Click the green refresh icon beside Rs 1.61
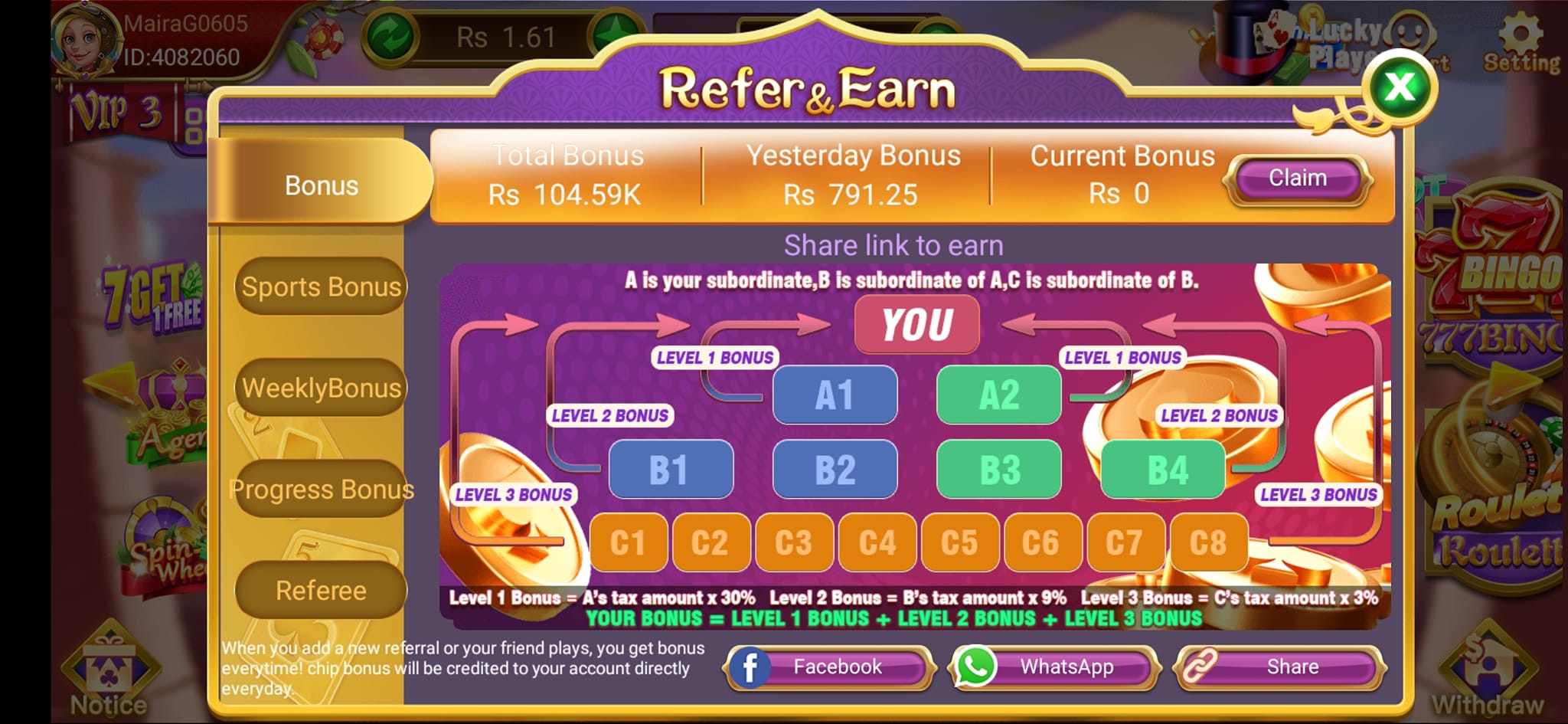 pyautogui.click(x=390, y=34)
